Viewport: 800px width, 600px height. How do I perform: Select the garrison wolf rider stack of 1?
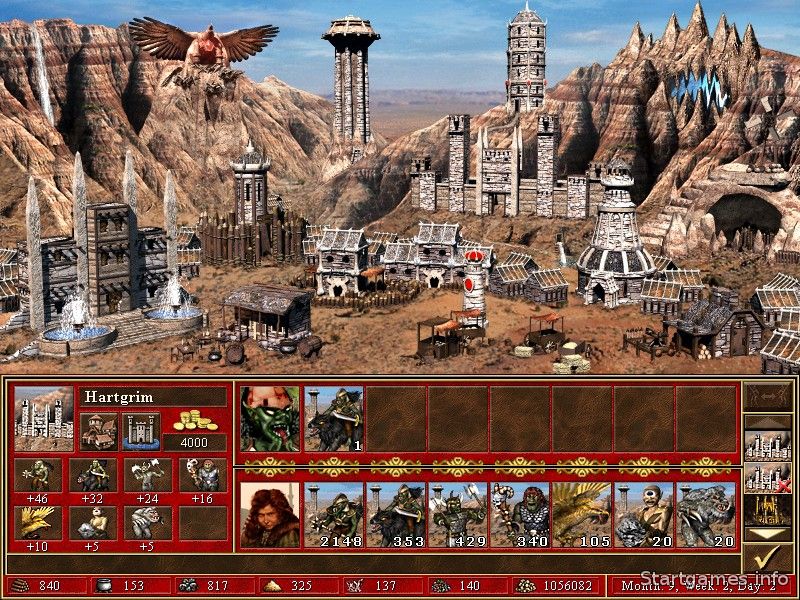[334, 419]
